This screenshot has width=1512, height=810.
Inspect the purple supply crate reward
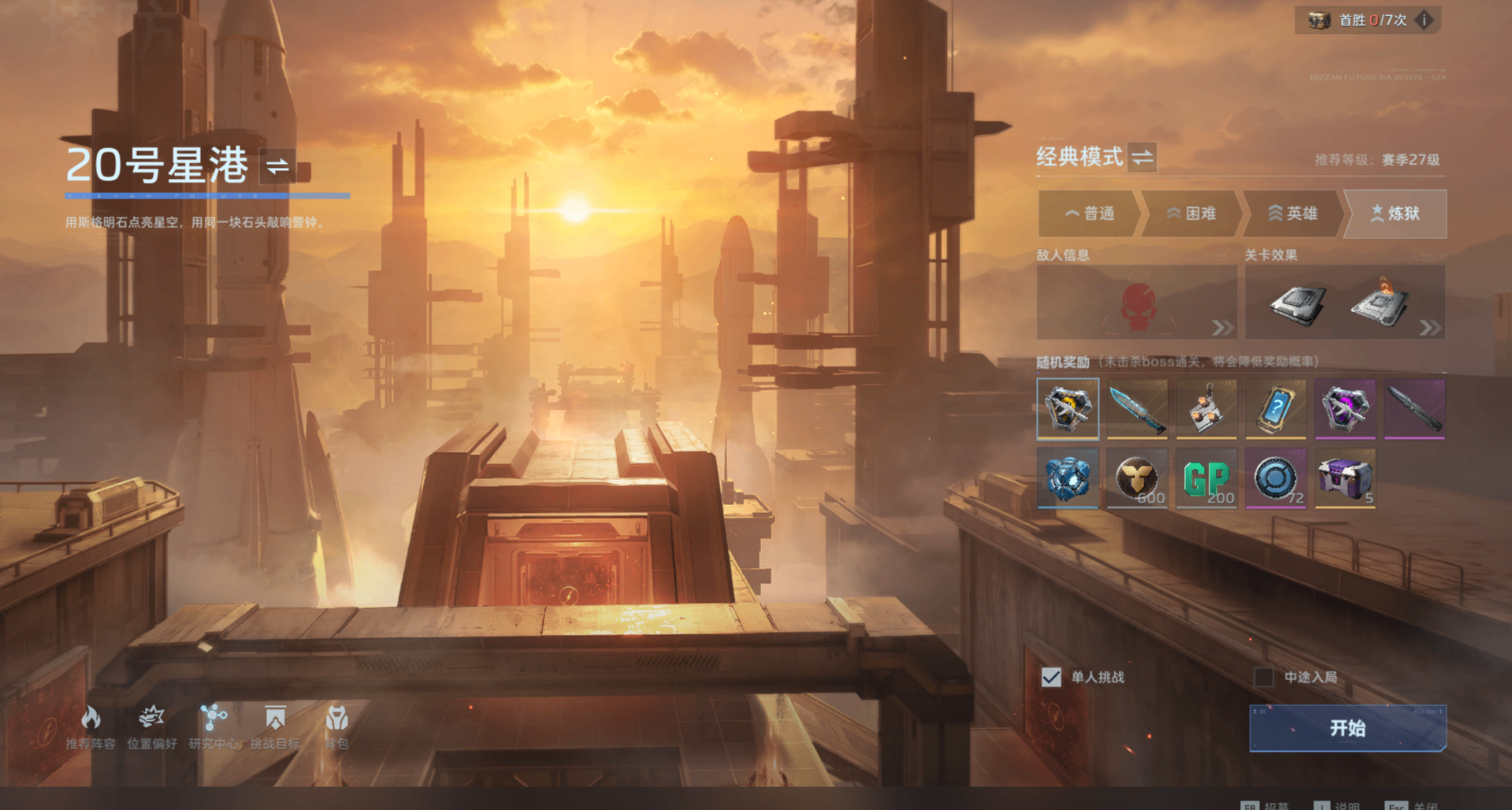coord(1345,478)
